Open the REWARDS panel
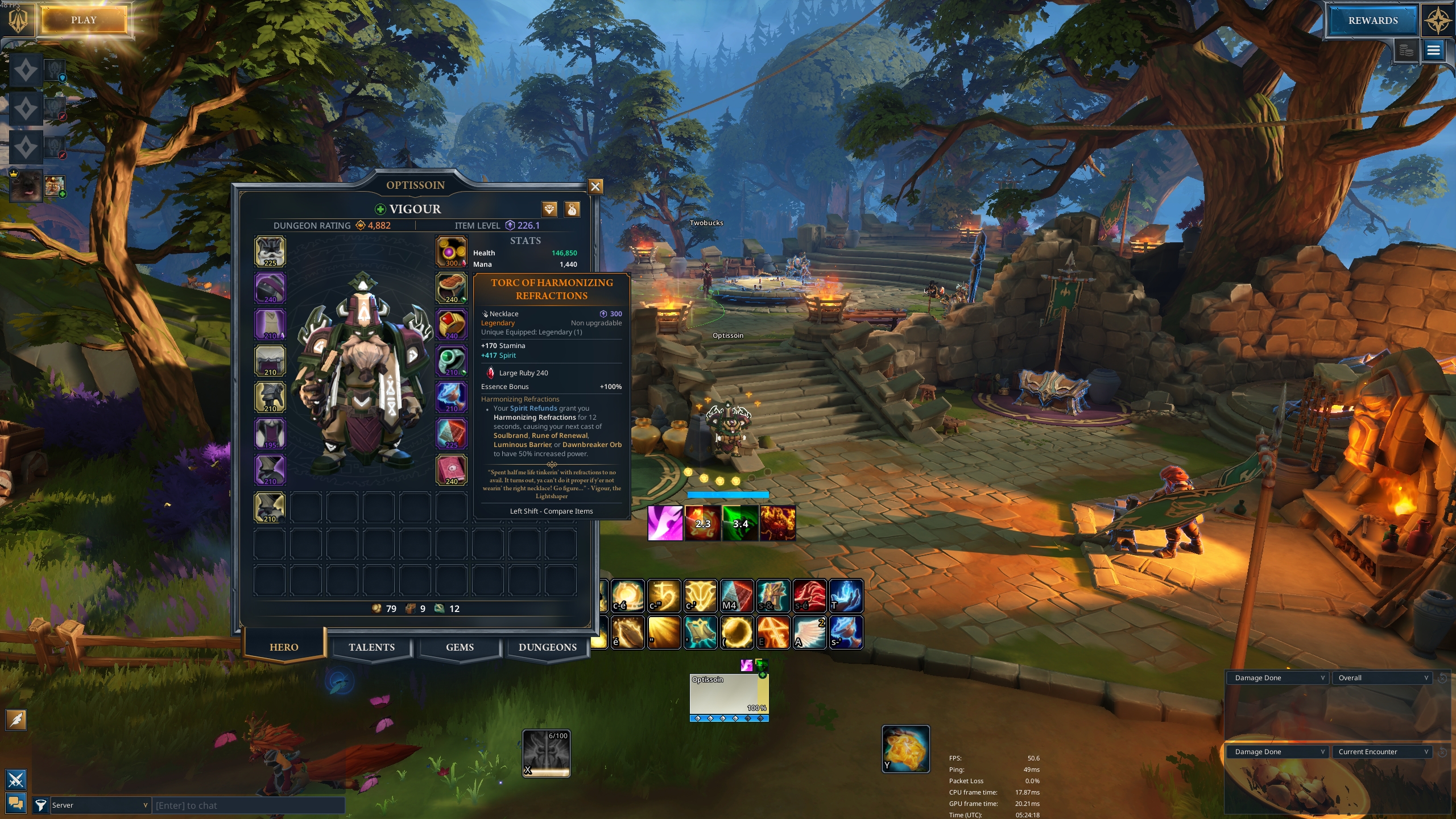1456x819 pixels. [1372, 20]
